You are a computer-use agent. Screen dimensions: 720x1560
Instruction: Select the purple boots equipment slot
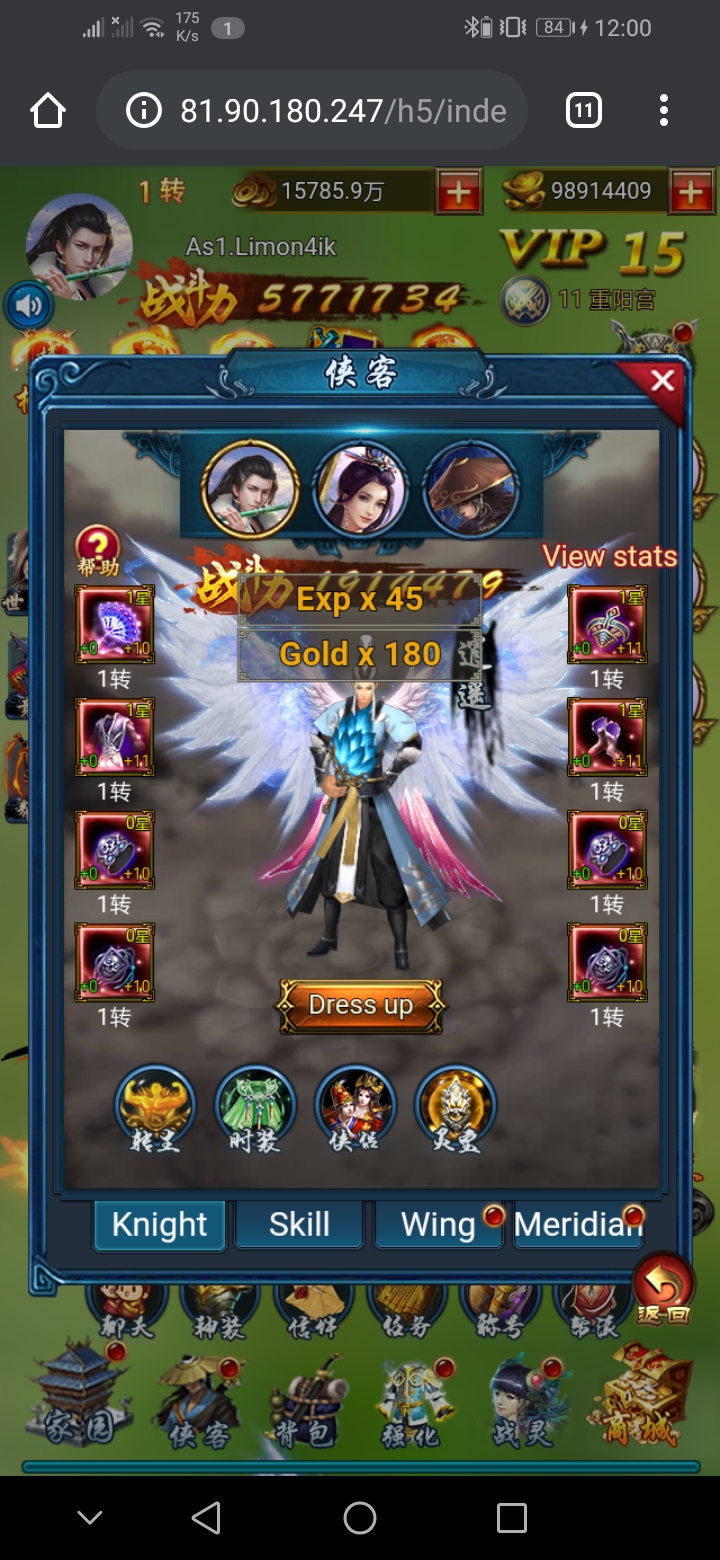pos(607,737)
